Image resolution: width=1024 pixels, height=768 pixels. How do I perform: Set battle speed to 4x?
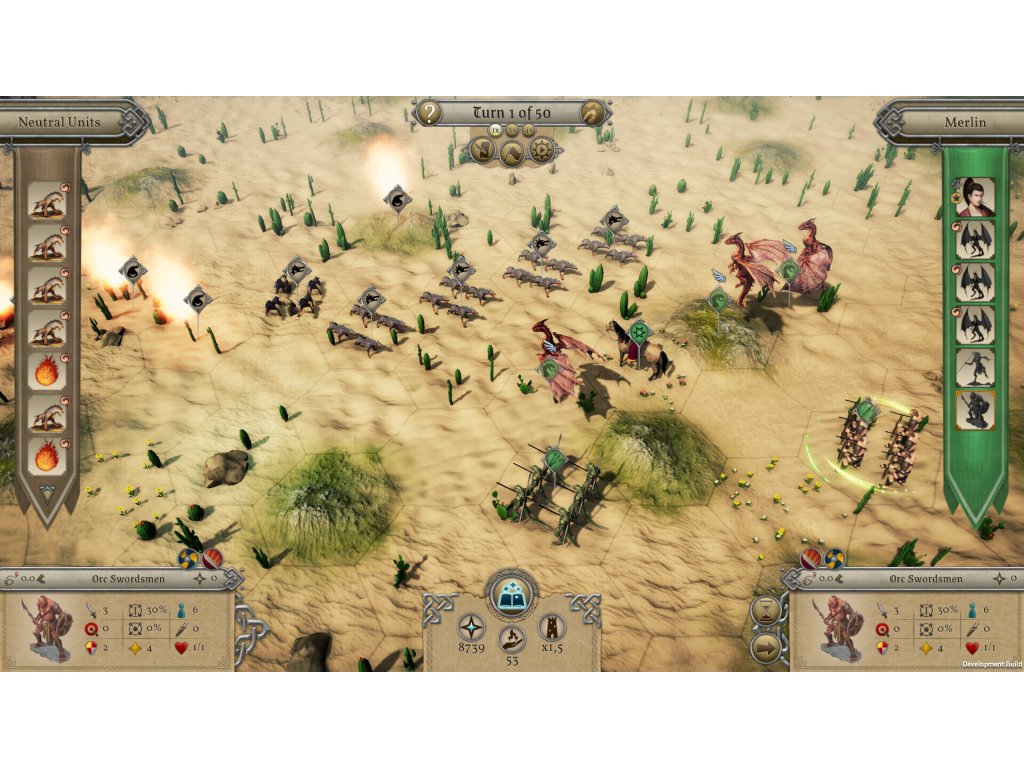pyautogui.click(x=529, y=131)
